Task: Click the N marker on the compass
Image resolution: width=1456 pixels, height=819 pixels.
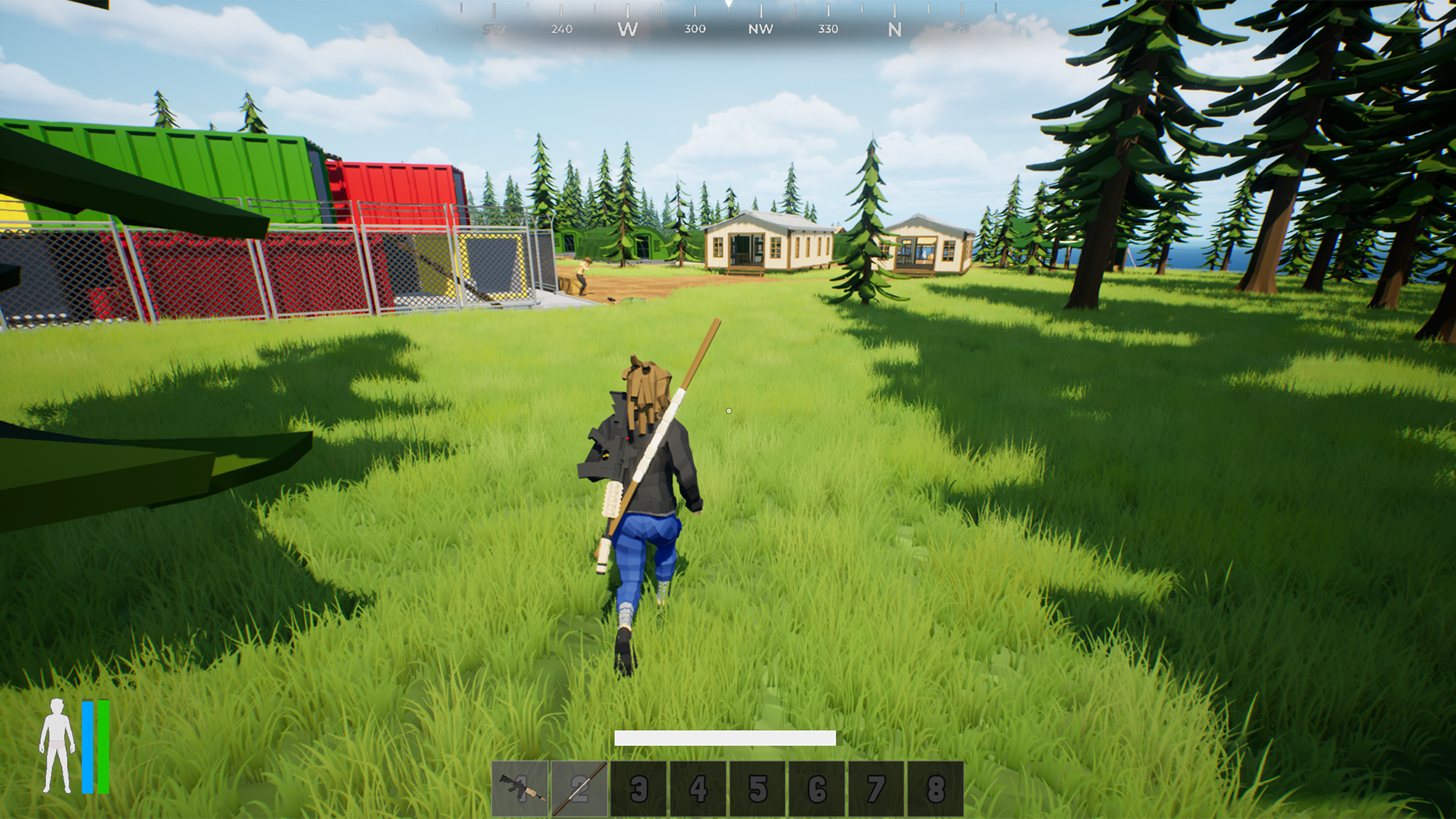Action: 895,29
